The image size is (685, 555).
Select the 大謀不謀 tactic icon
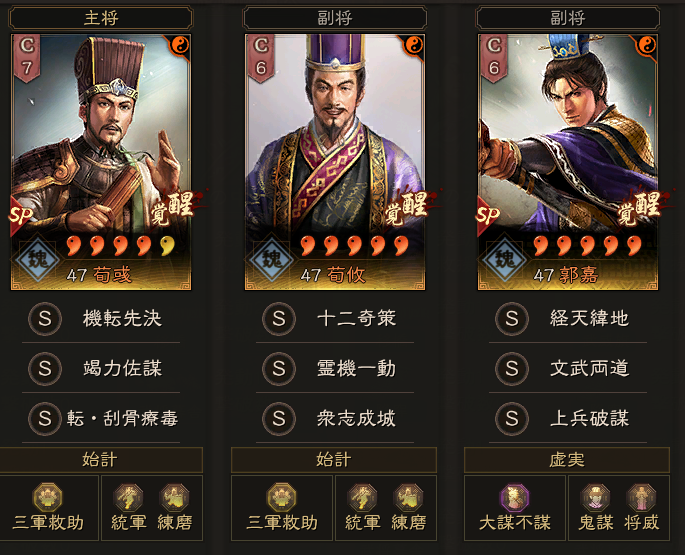[516, 507]
